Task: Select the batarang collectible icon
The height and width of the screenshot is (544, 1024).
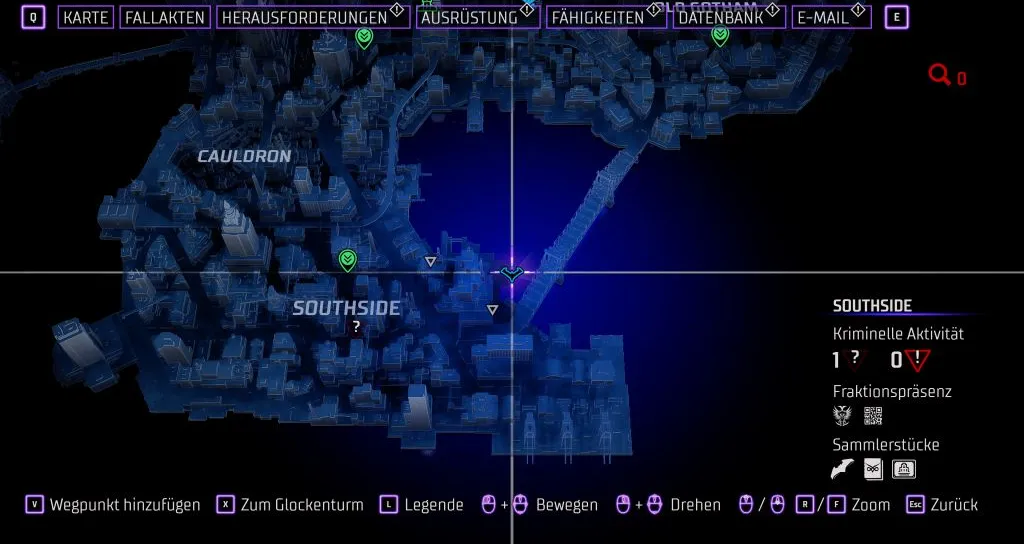Action: coord(844,469)
